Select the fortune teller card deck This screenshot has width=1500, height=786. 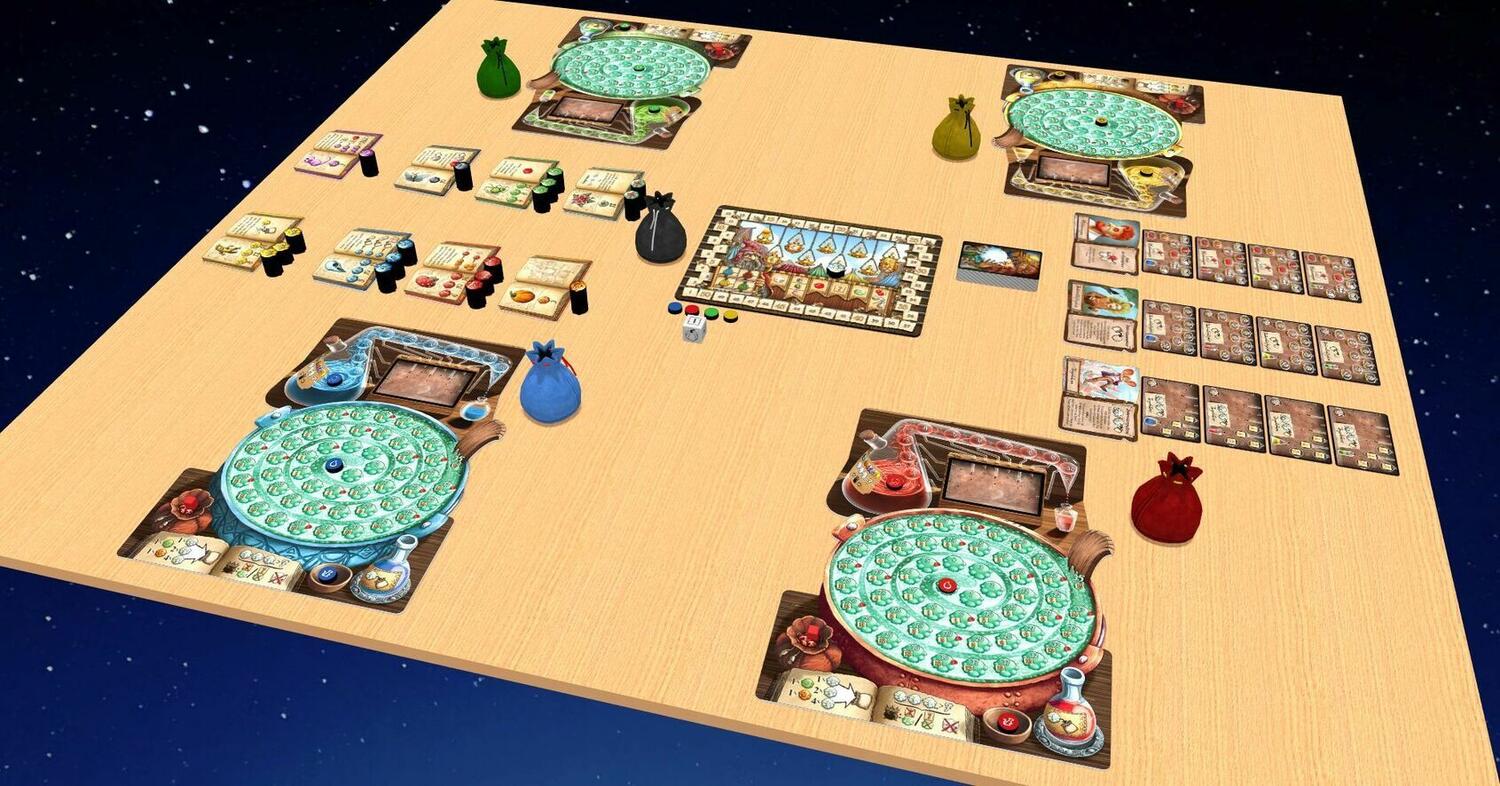coord(999,261)
